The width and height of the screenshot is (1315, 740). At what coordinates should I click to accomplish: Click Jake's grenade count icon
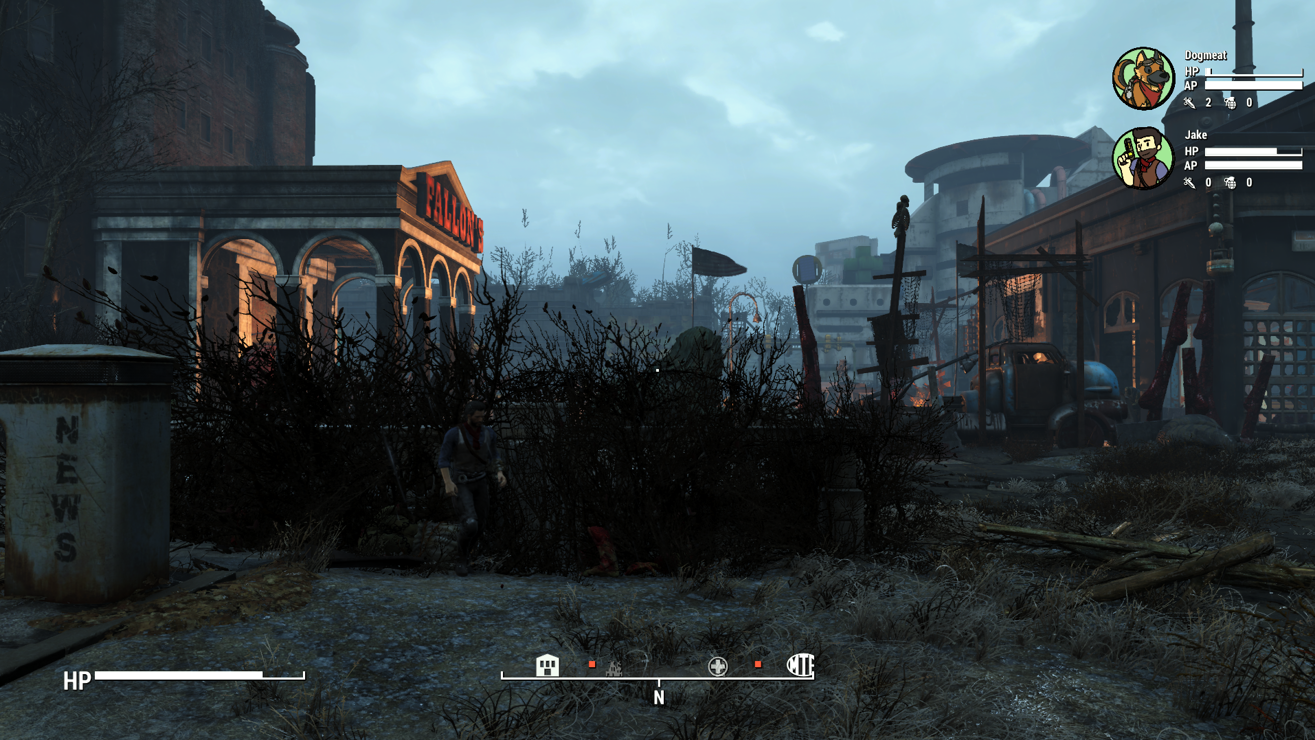pyautogui.click(x=1230, y=183)
